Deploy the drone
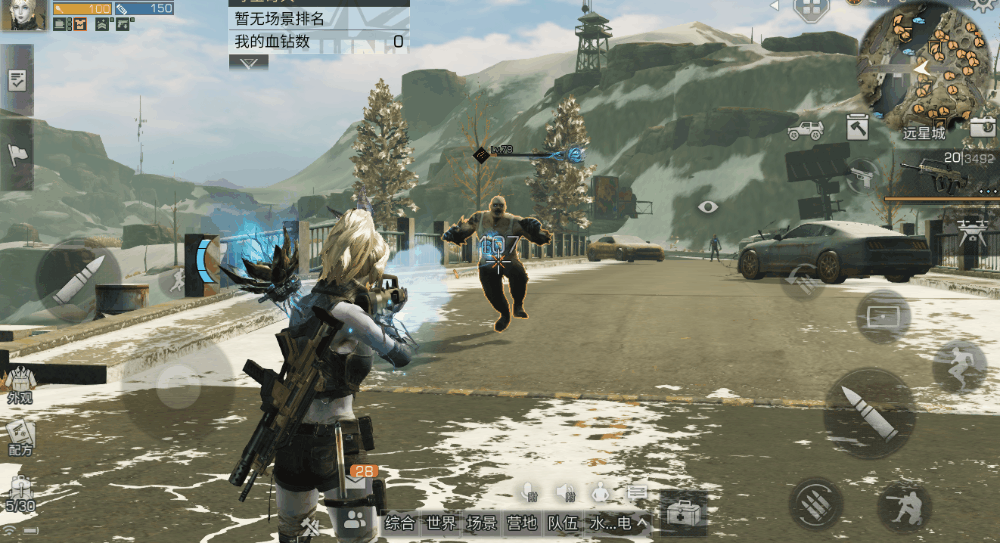Screen dimensions: 1000x543 tap(969, 232)
